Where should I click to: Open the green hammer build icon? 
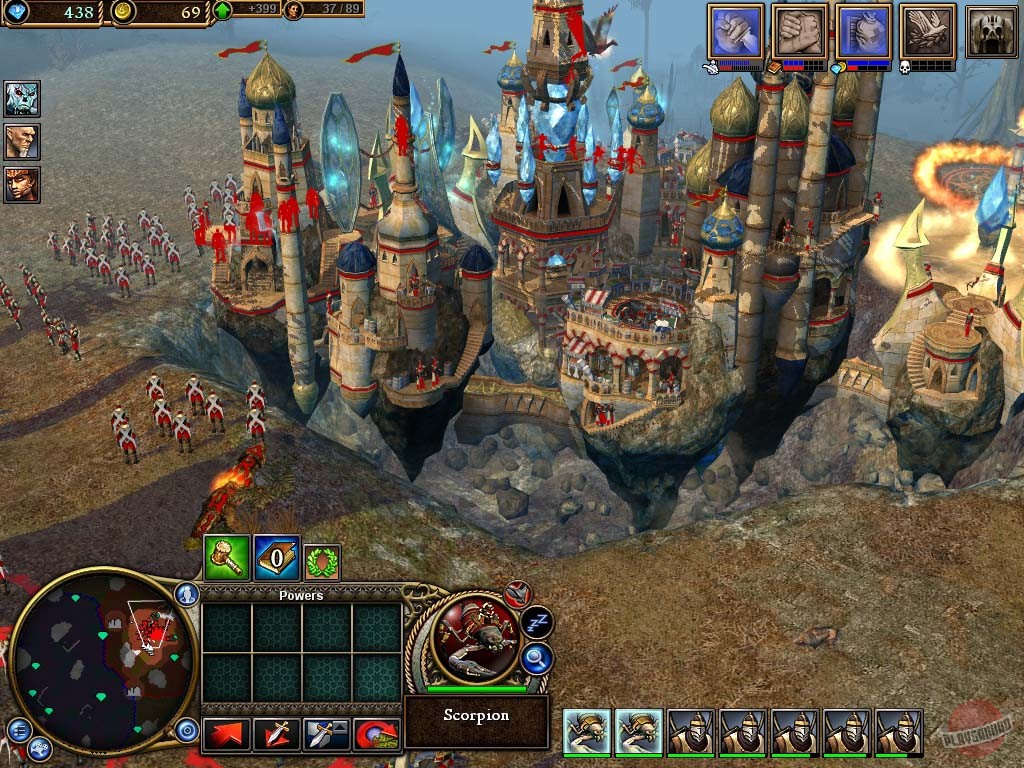pos(226,558)
